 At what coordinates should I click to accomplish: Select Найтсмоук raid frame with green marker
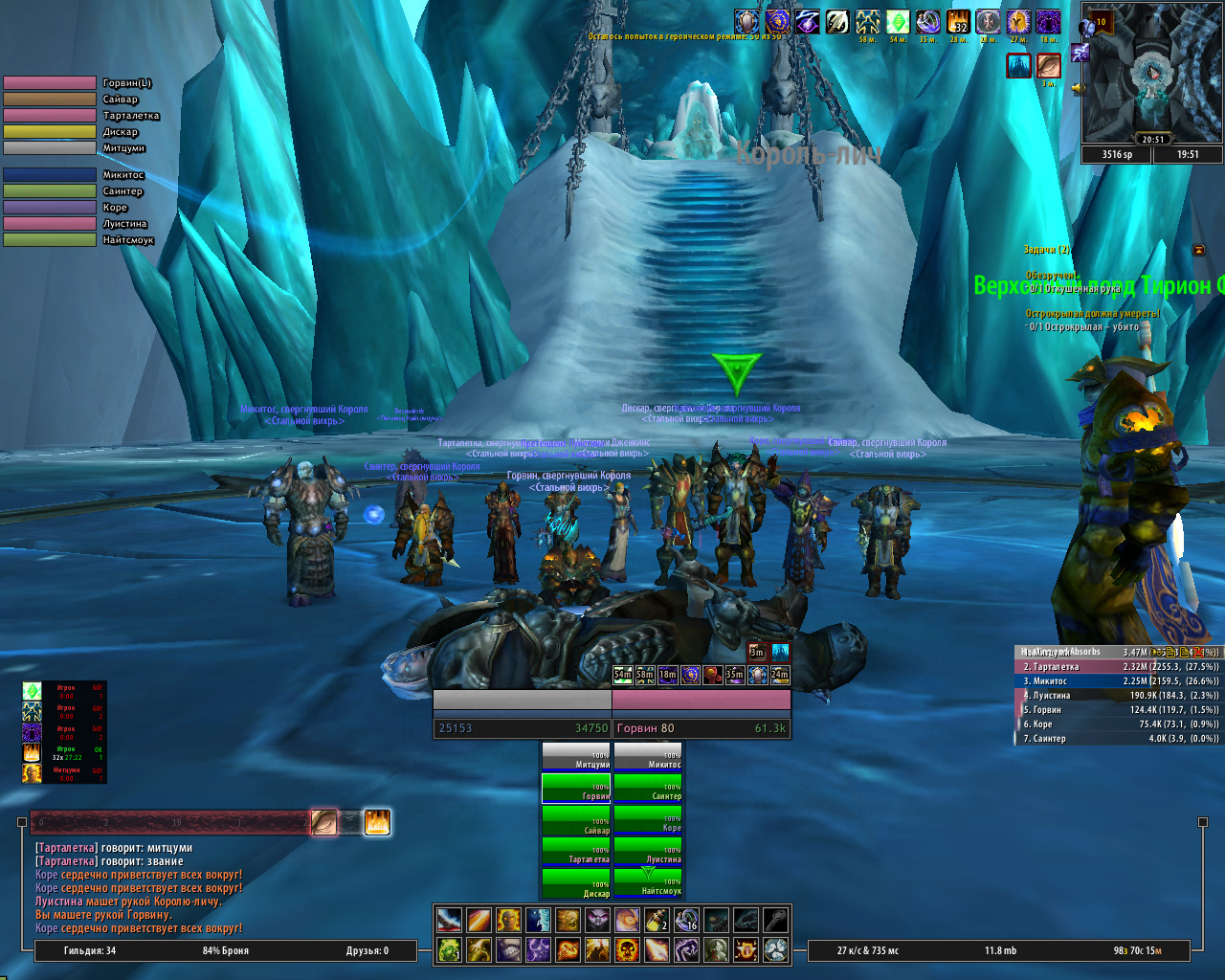click(x=648, y=881)
